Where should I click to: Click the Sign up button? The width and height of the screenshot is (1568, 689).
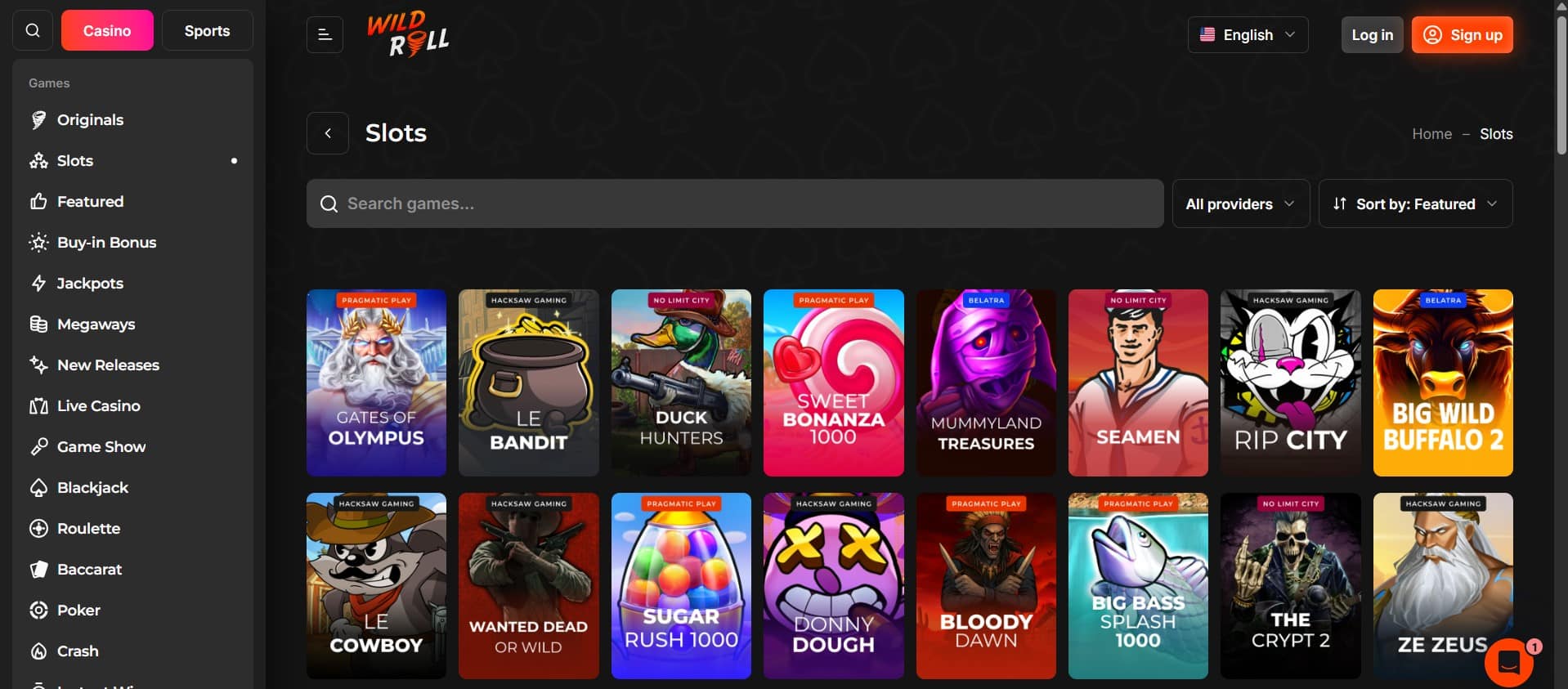[x=1462, y=34]
